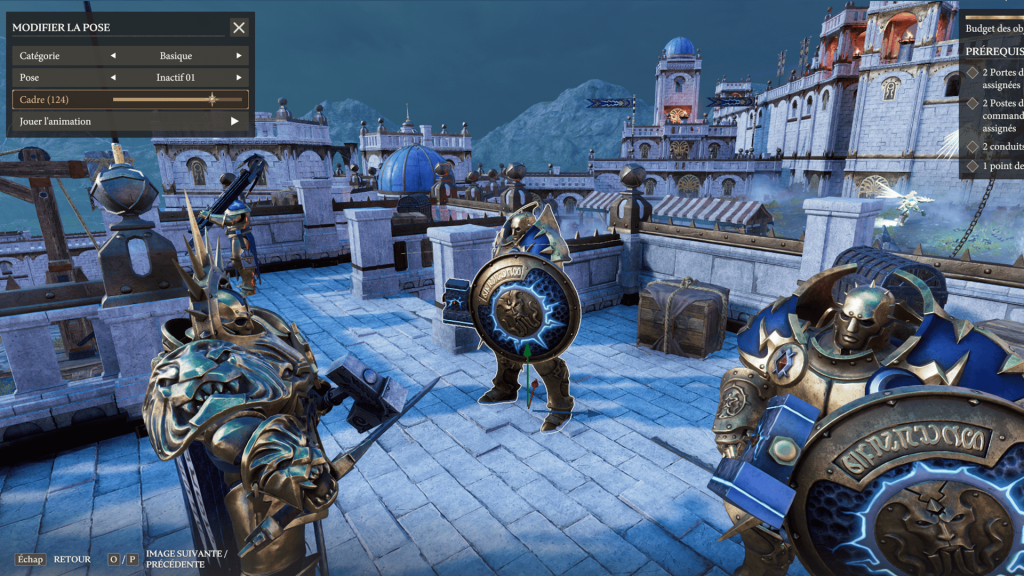Viewport: 1024px width, 576px height.
Task: Click the Retour label to go back
Action: coord(72,559)
